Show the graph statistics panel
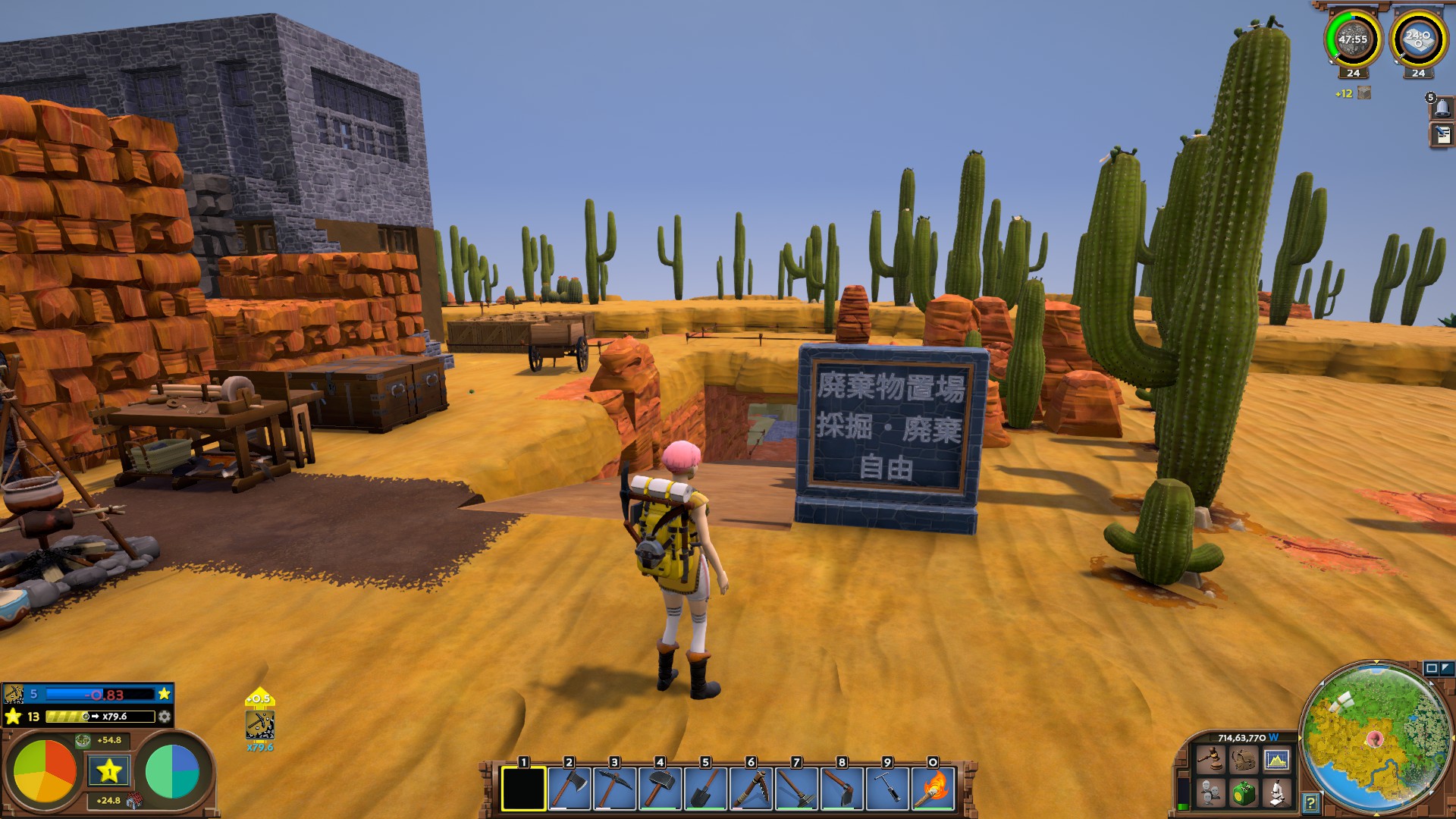The height and width of the screenshot is (819, 1456). pos(1276,760)
